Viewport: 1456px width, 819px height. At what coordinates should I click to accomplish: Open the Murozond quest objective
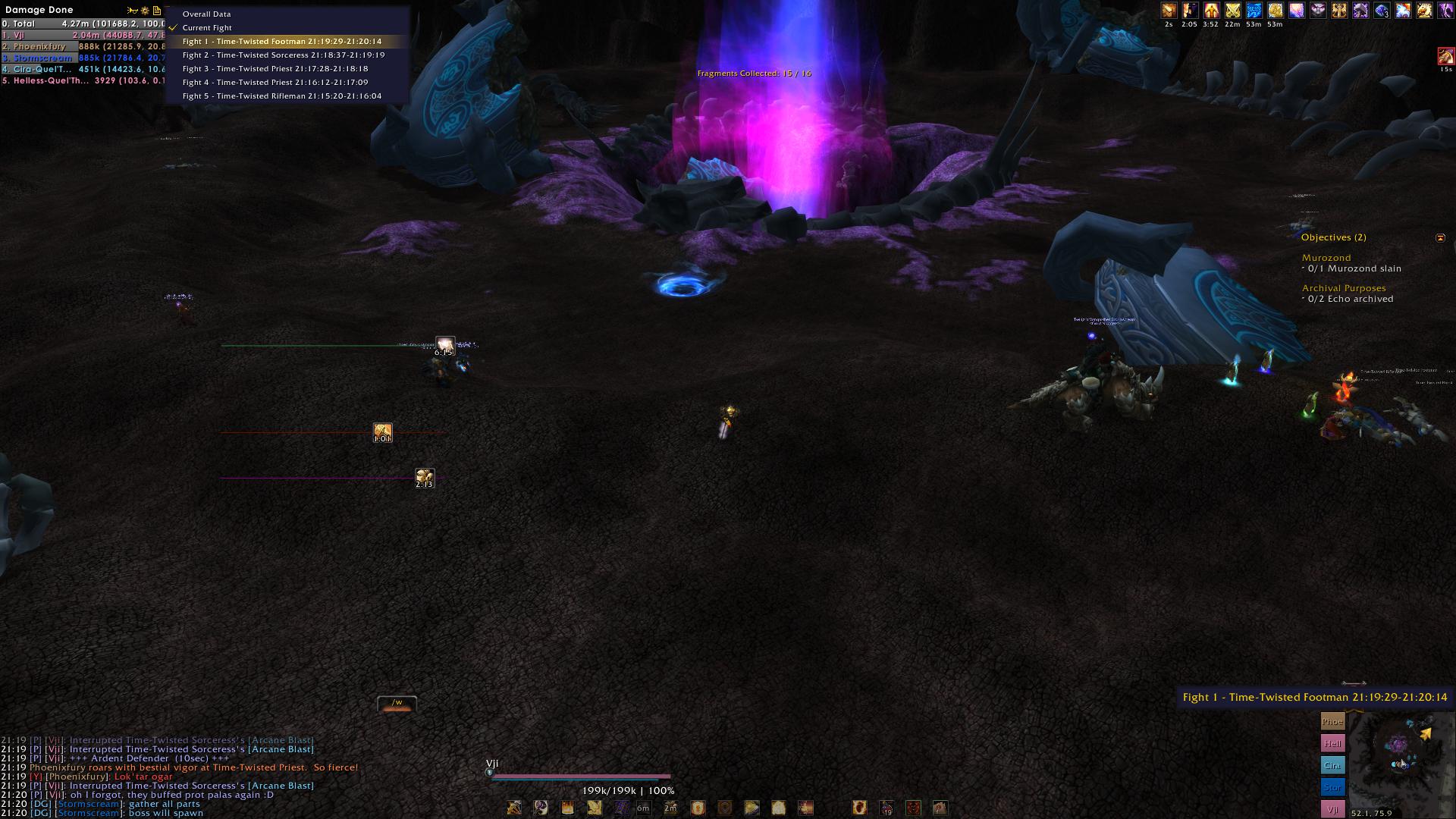(x=1326, y=258)
